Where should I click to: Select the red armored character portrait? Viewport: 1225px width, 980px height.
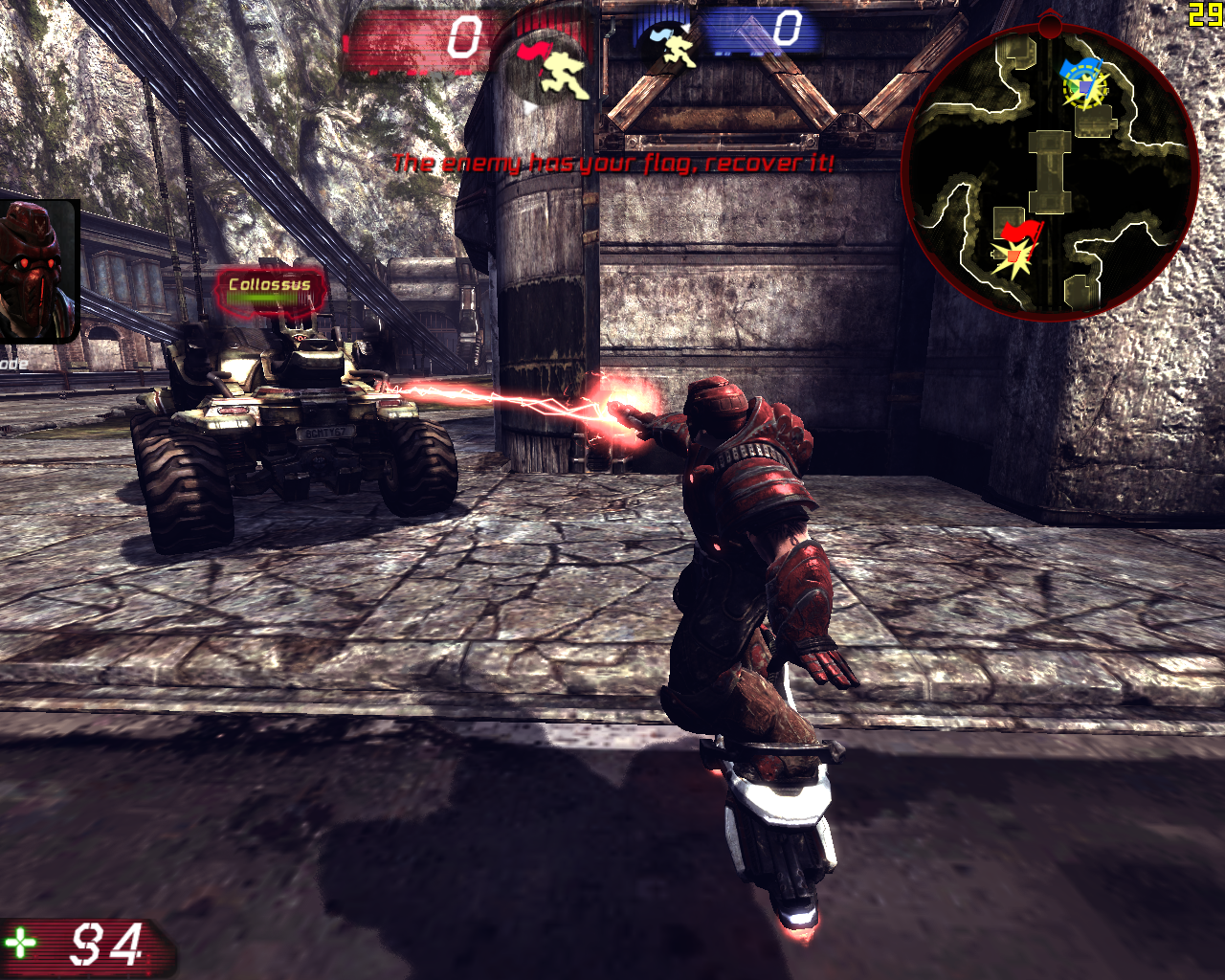click(x=36, y=270)
